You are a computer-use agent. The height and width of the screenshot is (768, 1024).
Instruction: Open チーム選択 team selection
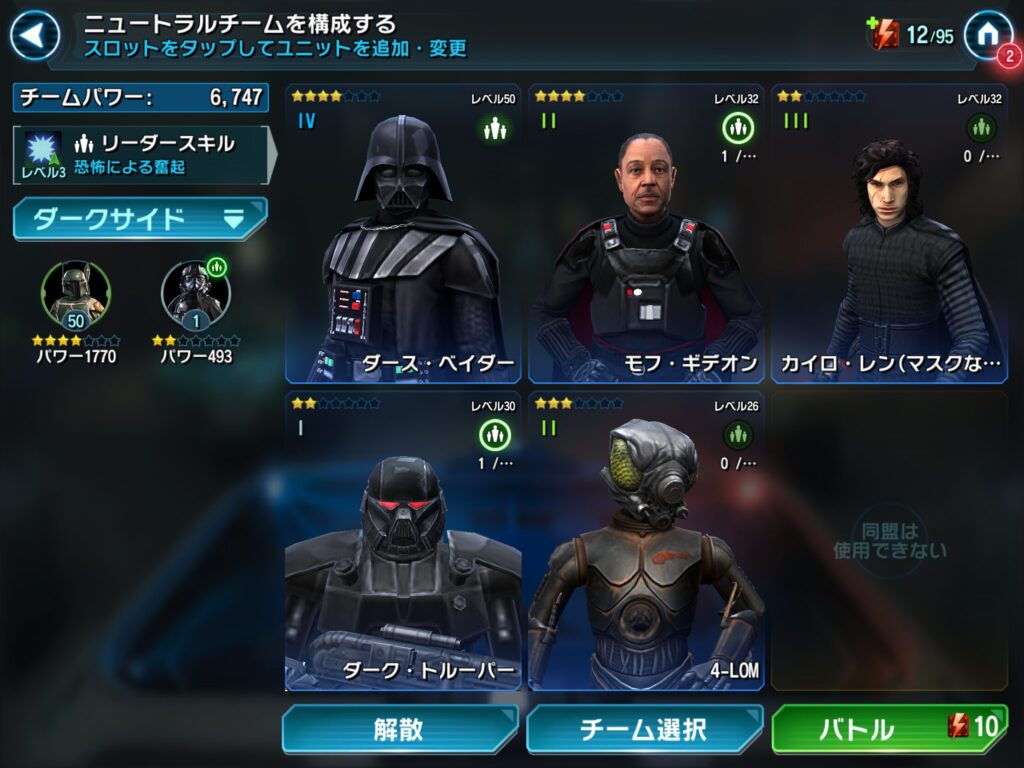644,729
